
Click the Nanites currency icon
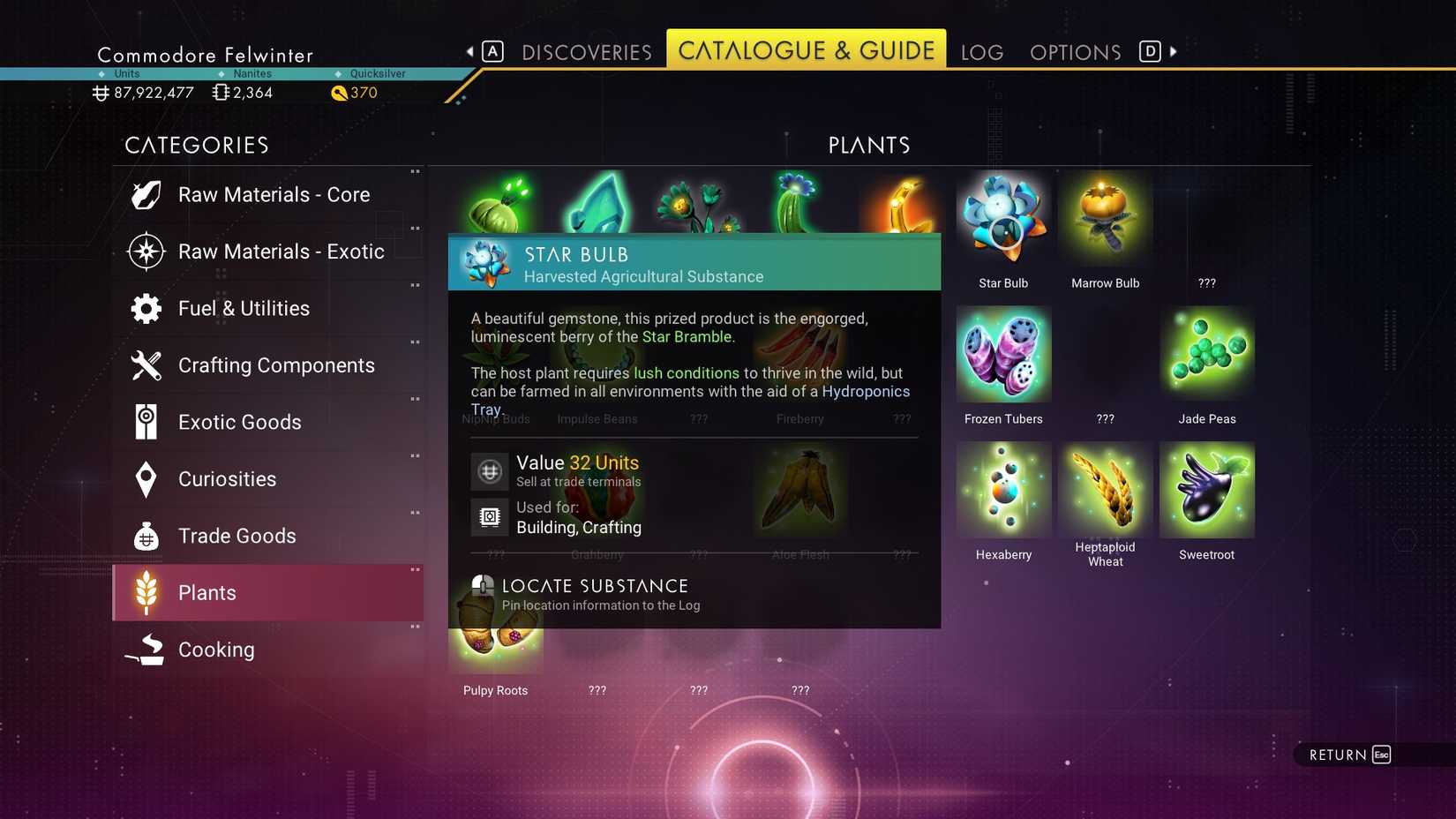point(219,92)
